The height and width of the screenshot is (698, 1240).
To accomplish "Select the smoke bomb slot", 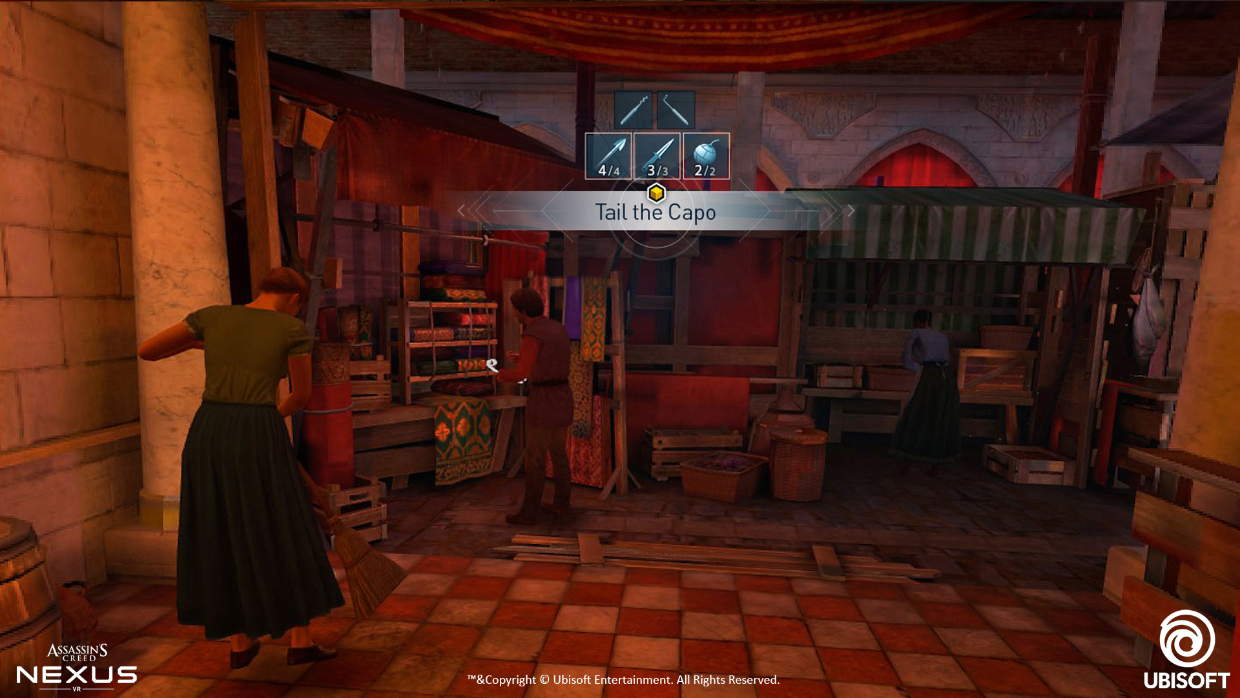I will (706, 156).
